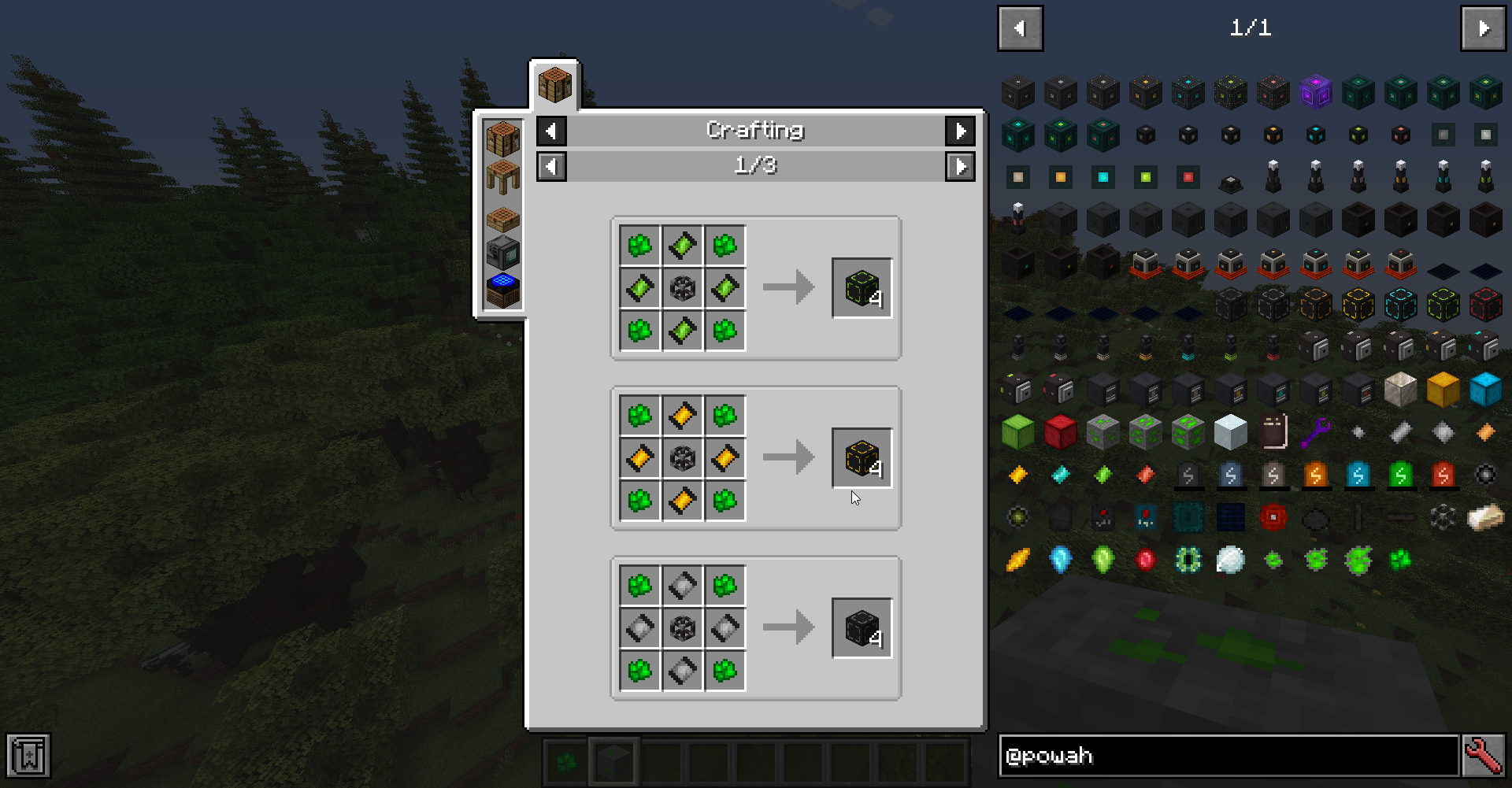Advance recipe pages with right arrow beside 1/3
The image size is (1512, 788).
coord(961,166)
